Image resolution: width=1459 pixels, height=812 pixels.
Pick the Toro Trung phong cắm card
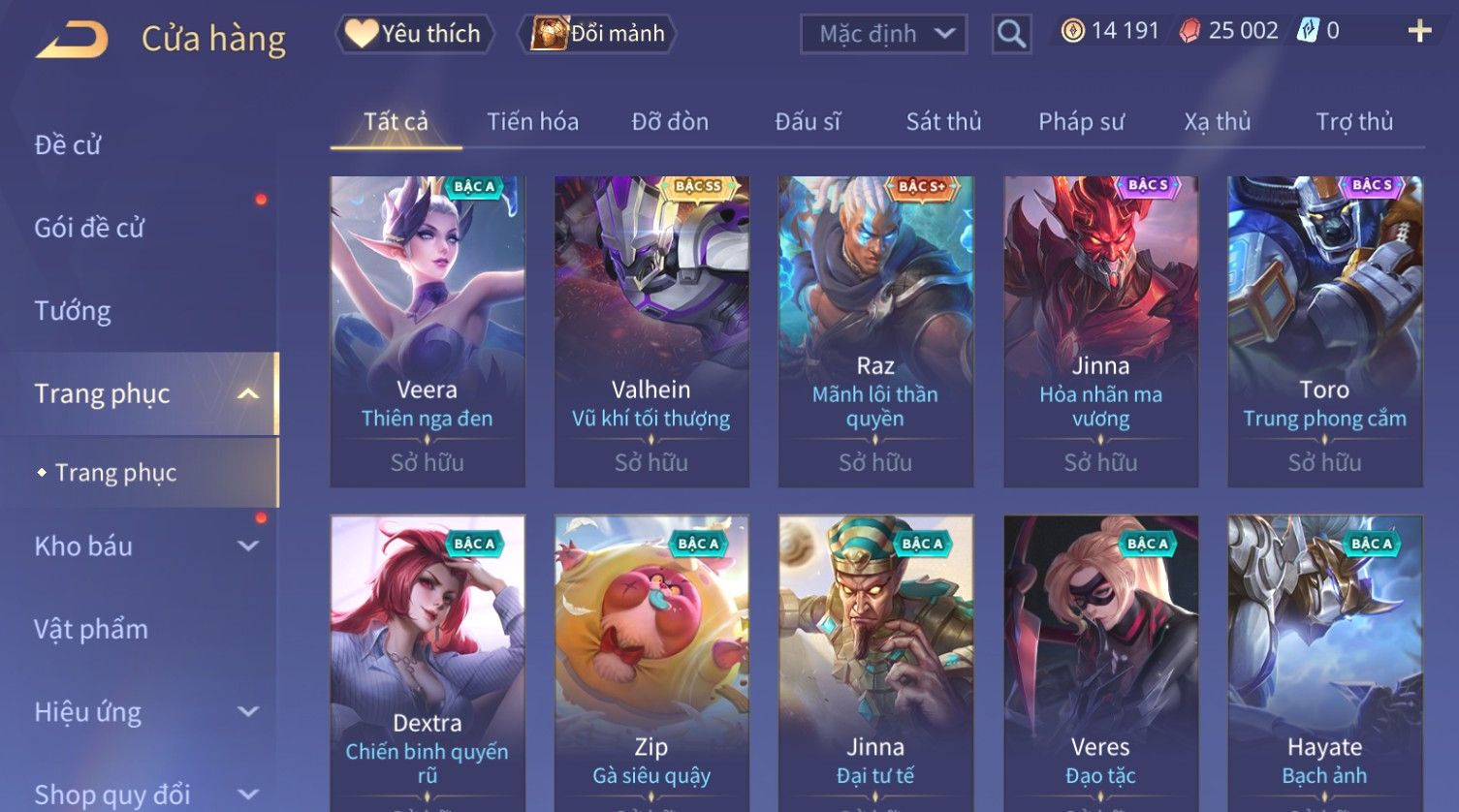pos(1324,329)
